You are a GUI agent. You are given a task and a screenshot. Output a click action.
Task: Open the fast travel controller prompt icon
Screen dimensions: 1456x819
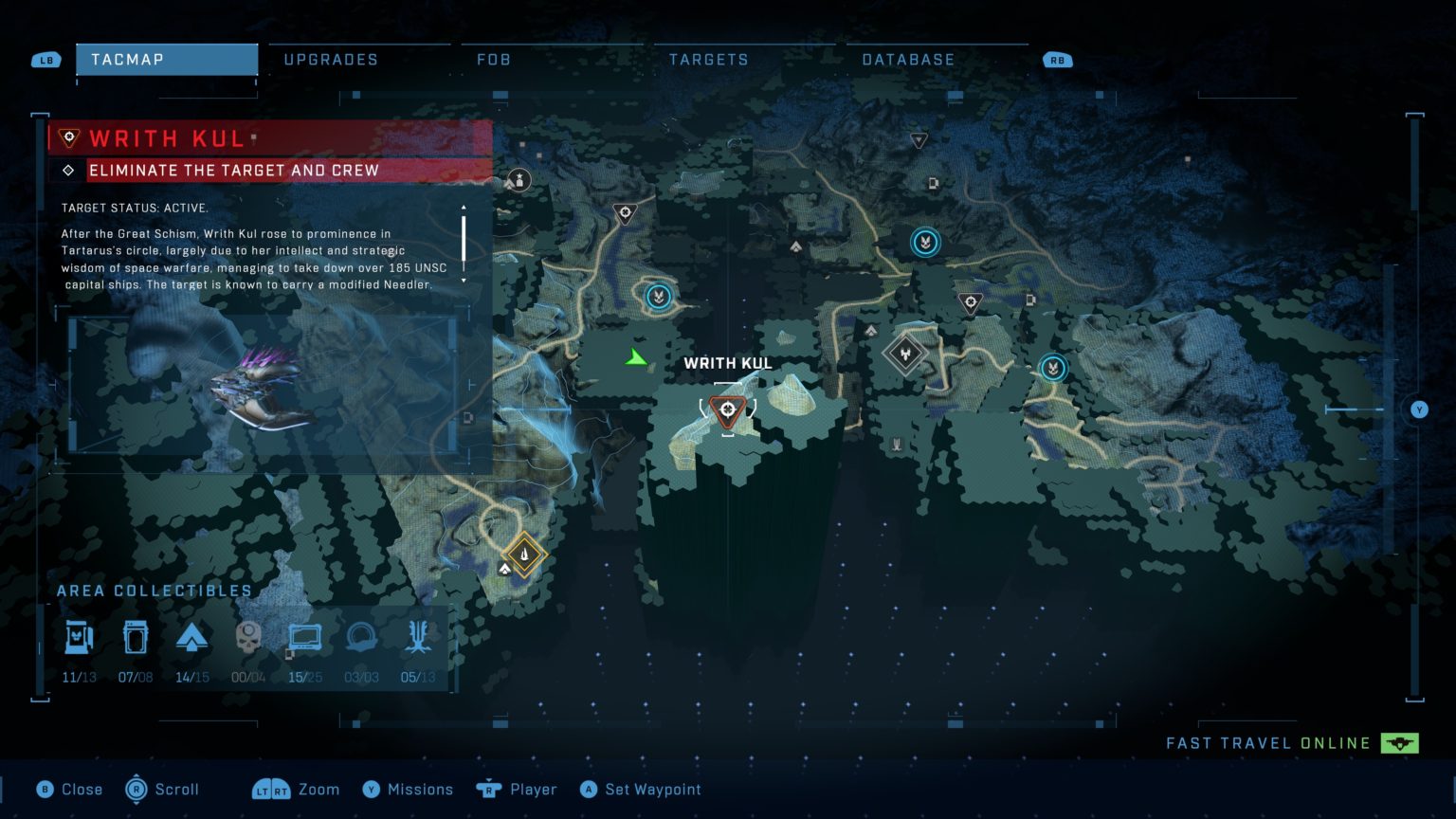click(1400, 743)
